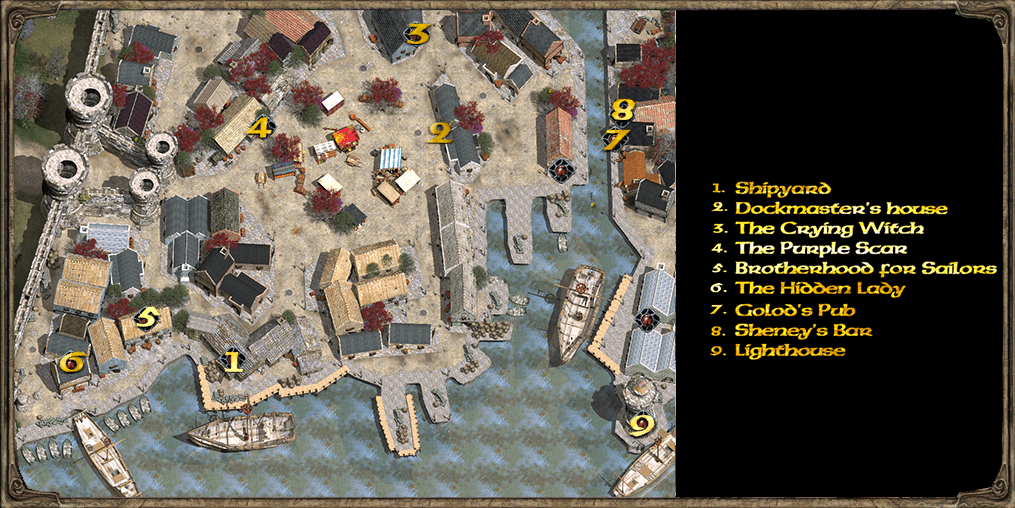The height and width of the screenshot is (508, 1015).
Task: Select map marker number 6
Action: [x=71, y=362]
